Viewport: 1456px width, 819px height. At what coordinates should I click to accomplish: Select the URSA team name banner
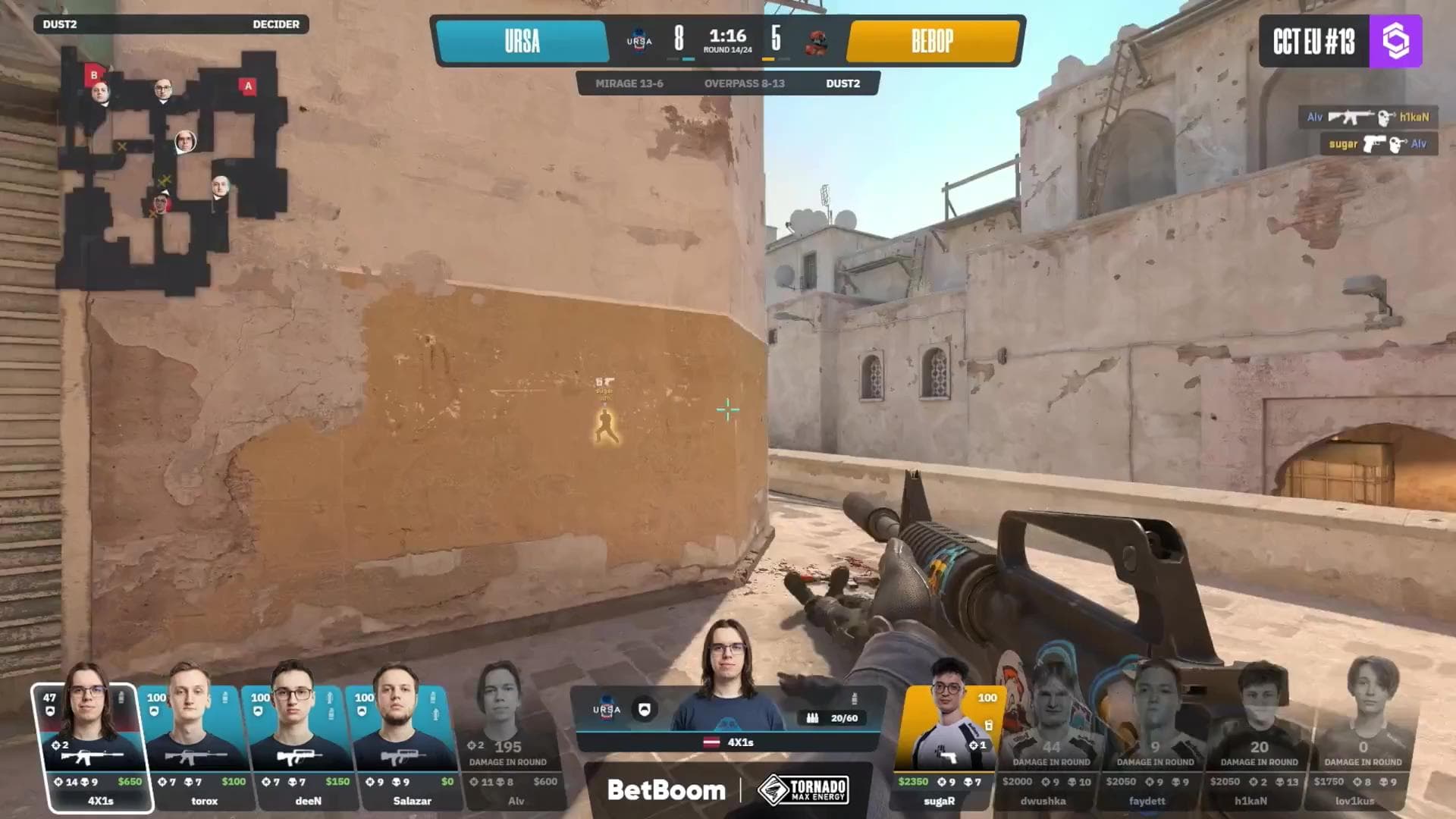click(522, 41)
